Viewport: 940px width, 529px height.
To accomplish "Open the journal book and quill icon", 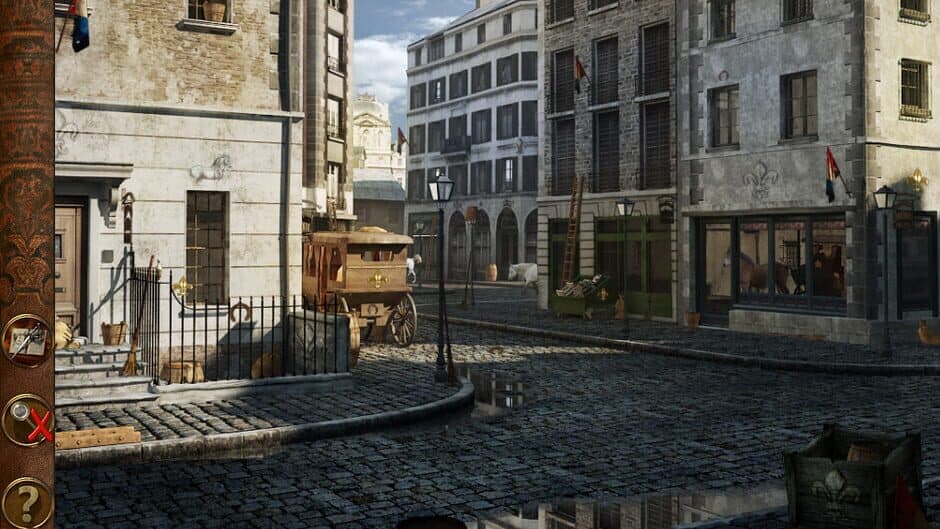I will click(x=26, y=341).
